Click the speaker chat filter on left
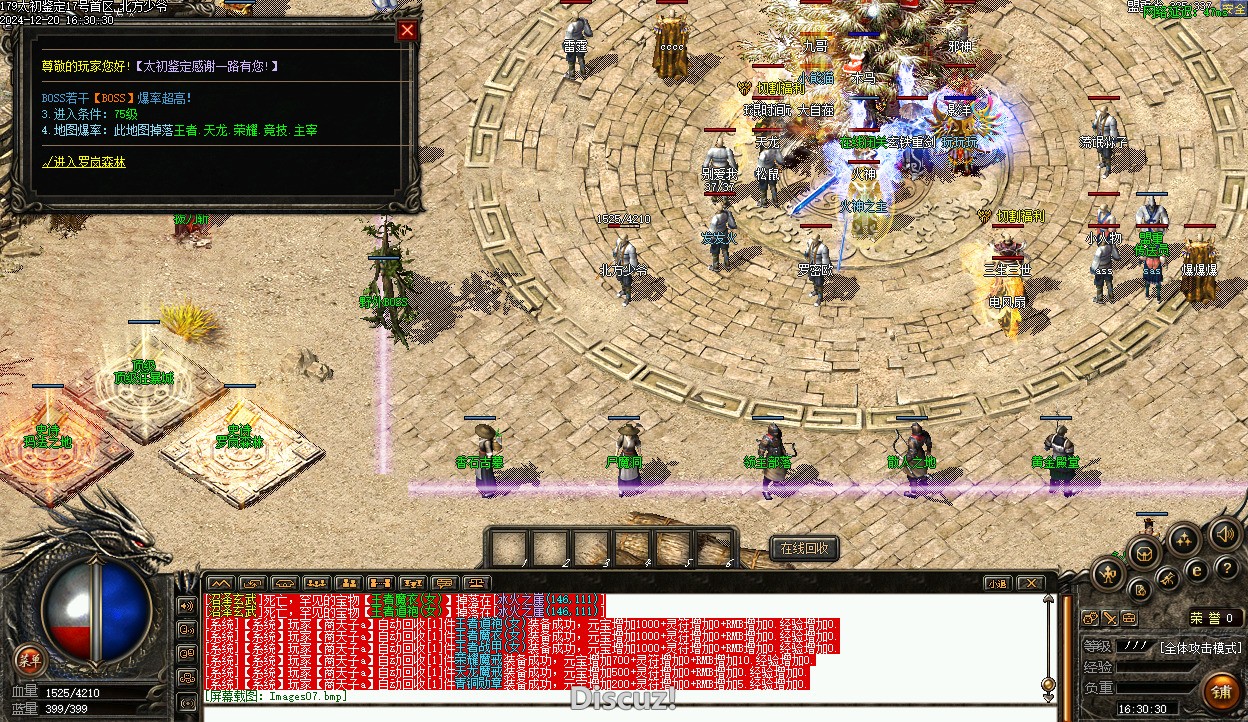 186,606
